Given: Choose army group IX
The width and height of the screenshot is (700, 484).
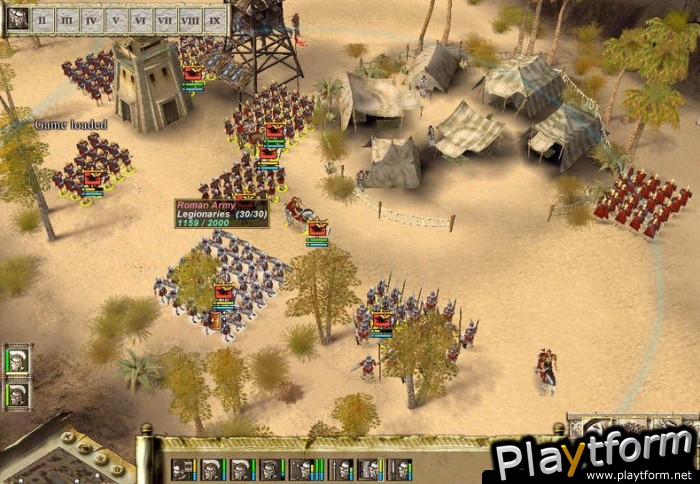Looking at the screenshot, I should [x=215, y=18].
